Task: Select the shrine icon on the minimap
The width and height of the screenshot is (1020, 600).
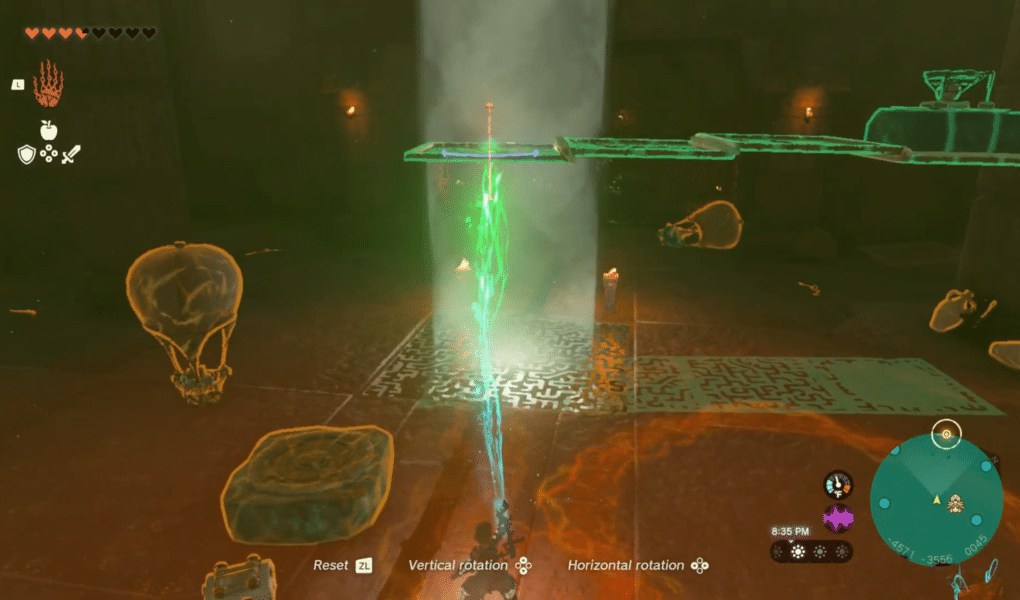Action: [955, 503]
